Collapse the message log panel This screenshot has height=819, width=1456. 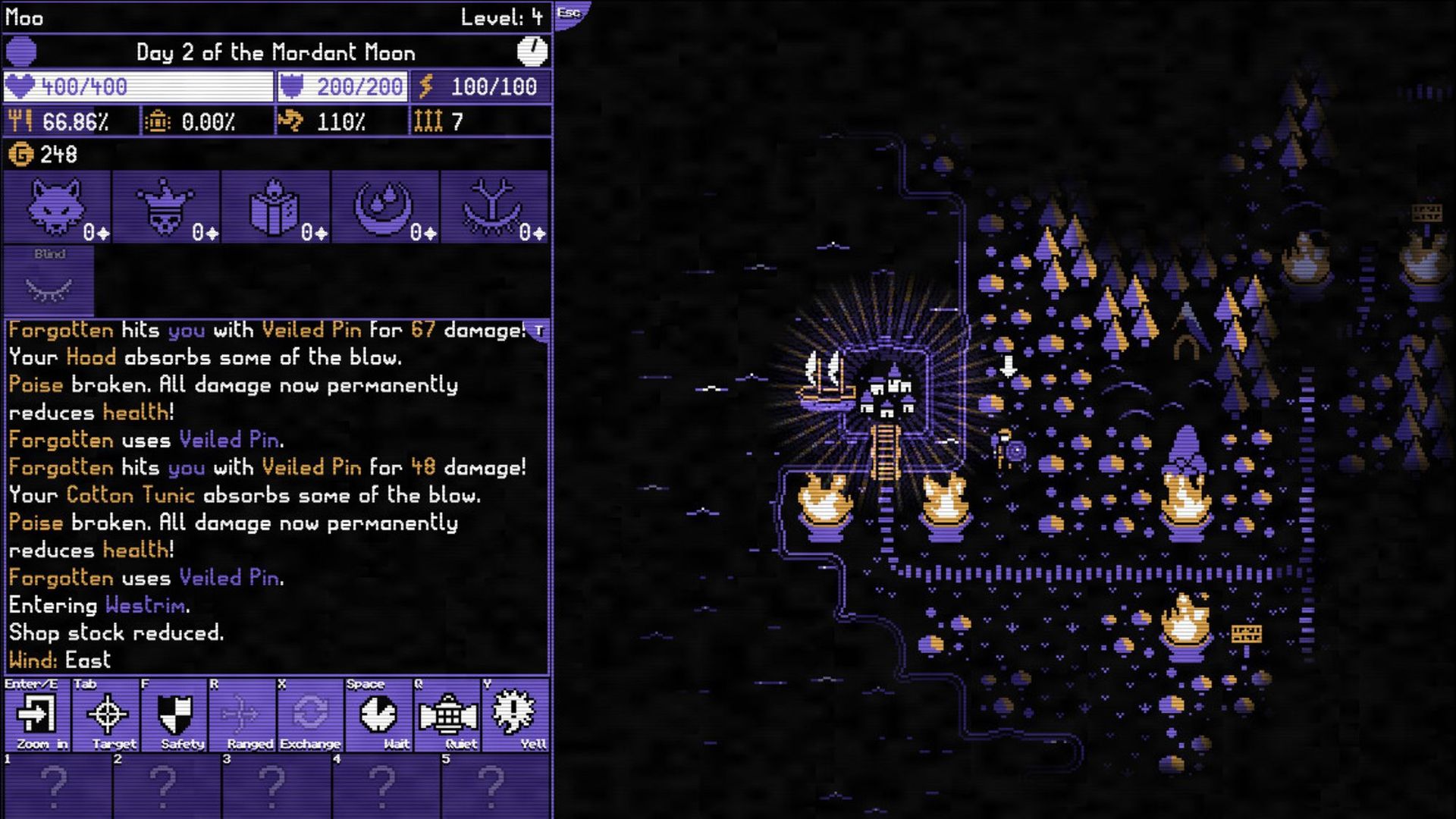coord(540,331)
